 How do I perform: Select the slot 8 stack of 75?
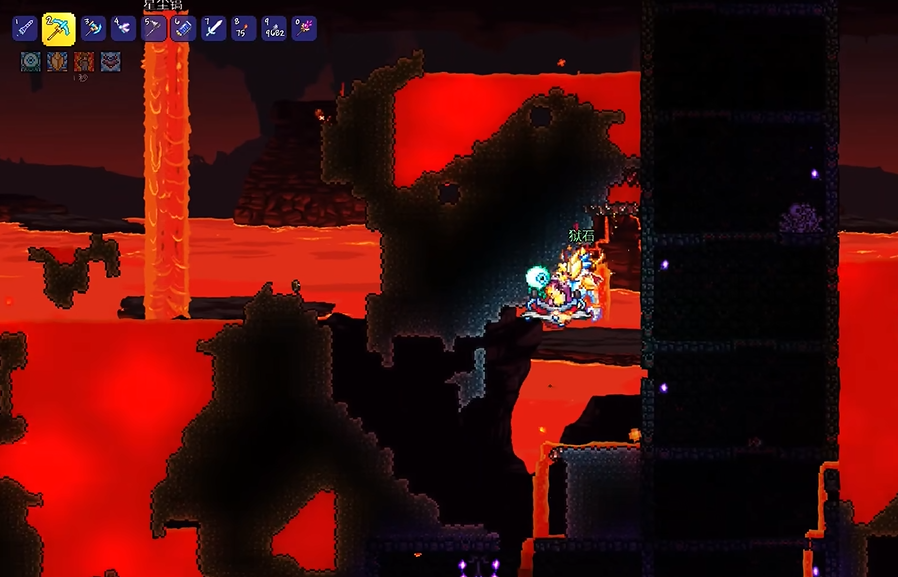(244, 28)
